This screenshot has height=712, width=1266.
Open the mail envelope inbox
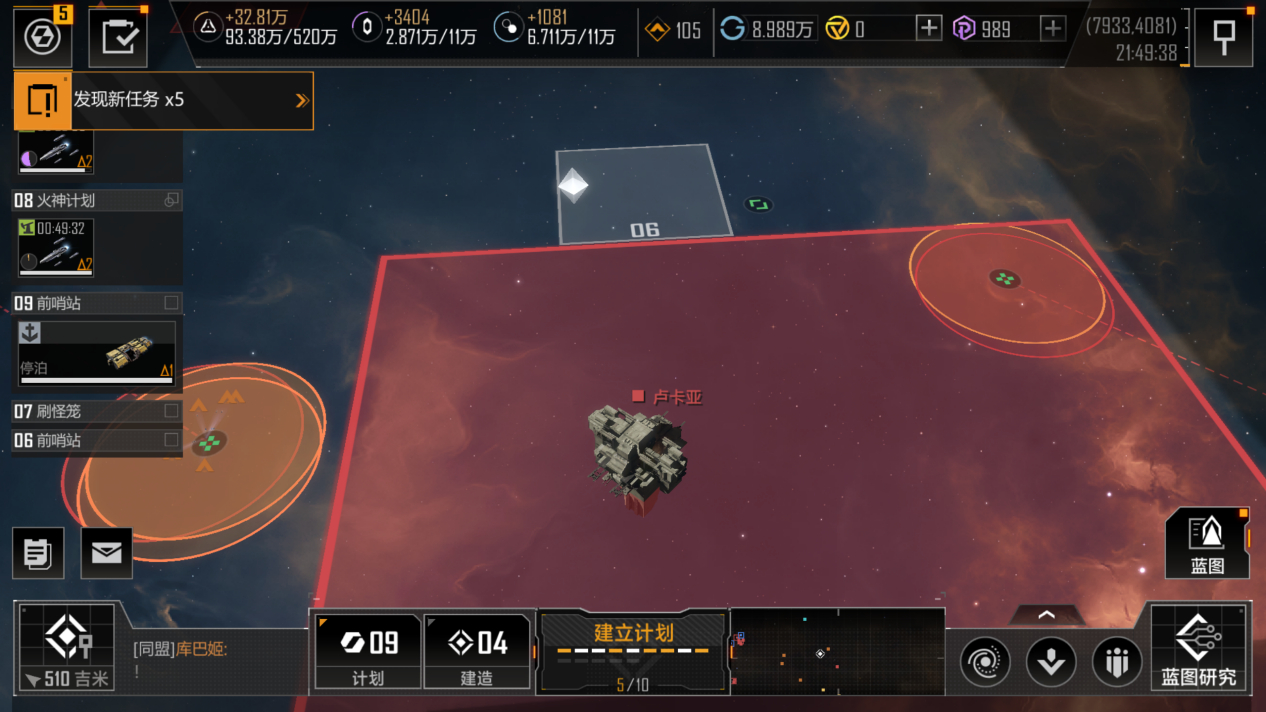[x=106, y=553]
